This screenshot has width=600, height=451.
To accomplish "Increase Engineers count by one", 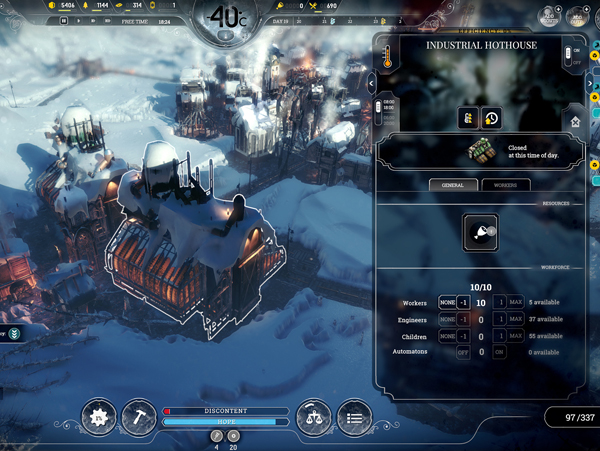I will 499,319.
